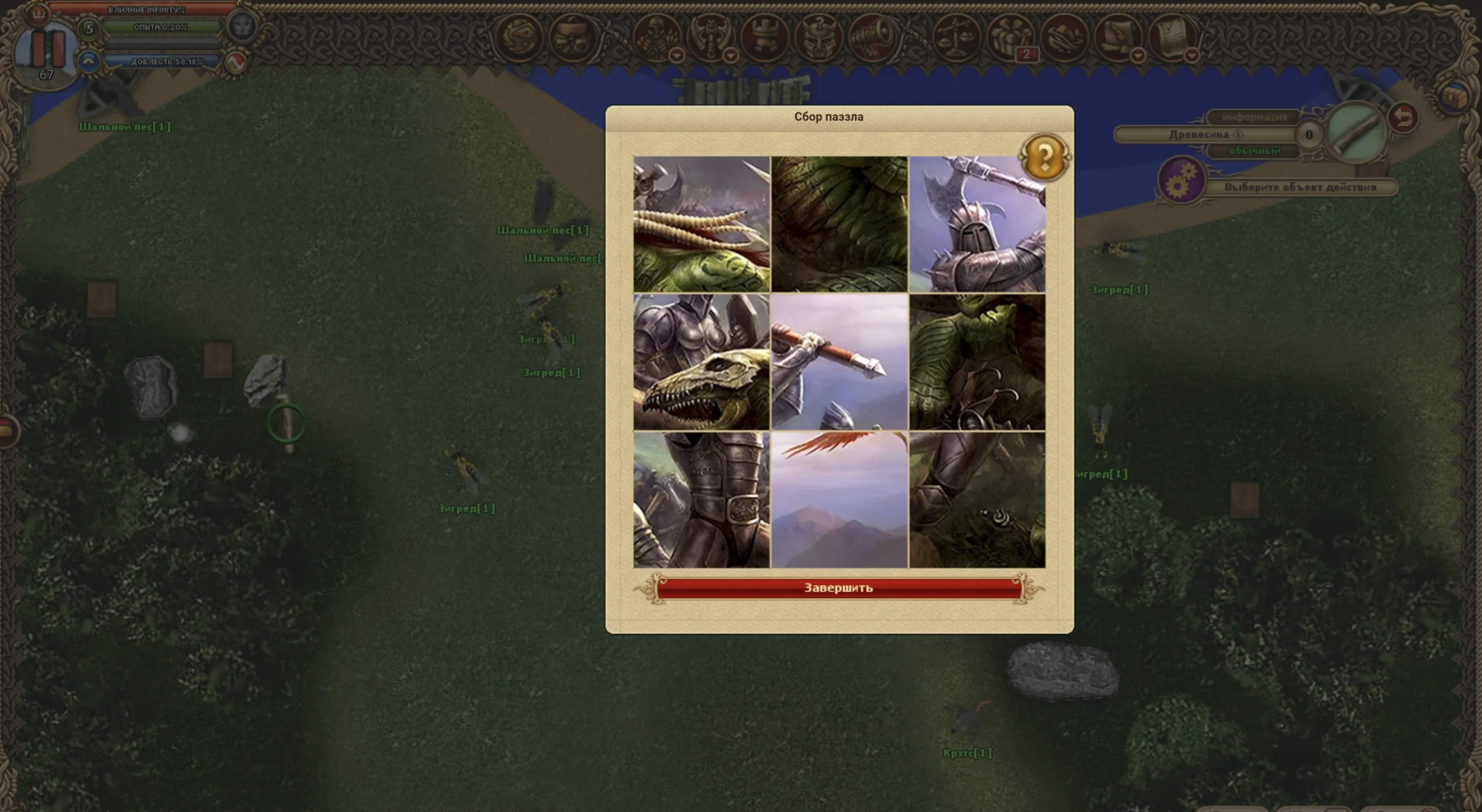Open the globe world map icon

[x=519, y=36]
